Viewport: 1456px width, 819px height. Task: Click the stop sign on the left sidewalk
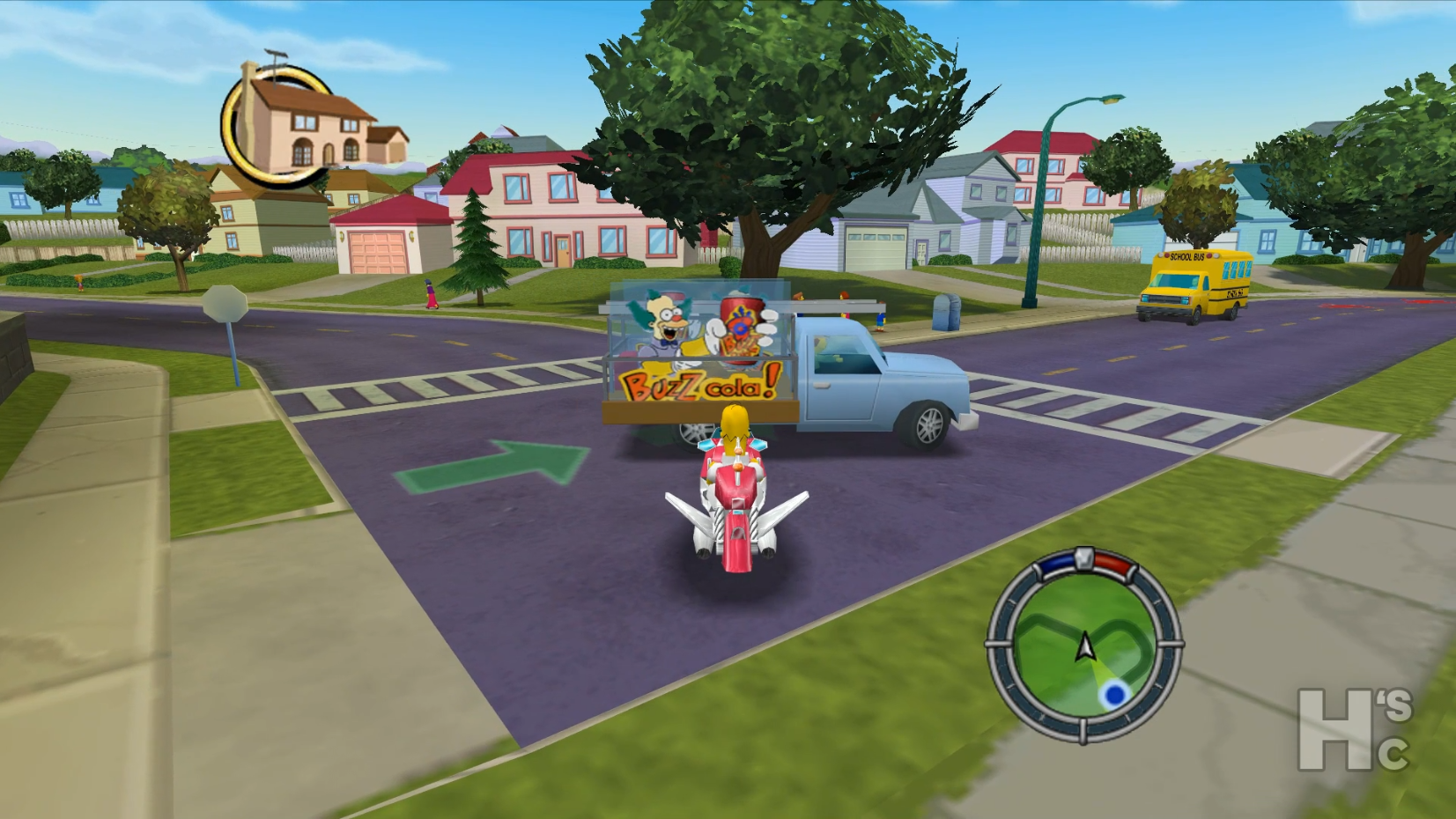(x=225, y=304)
